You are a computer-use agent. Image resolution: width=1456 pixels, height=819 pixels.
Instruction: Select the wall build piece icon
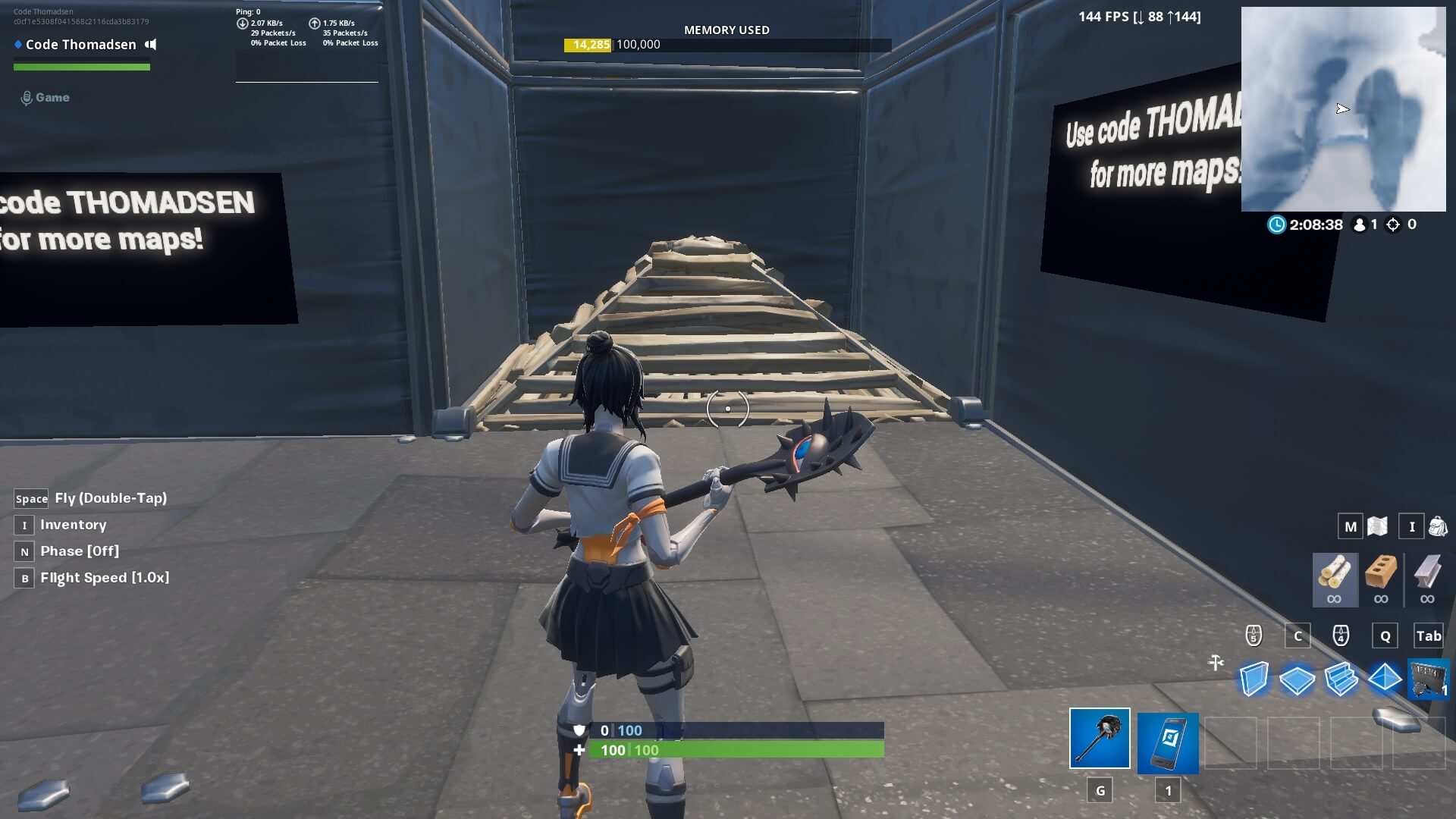1255,680
